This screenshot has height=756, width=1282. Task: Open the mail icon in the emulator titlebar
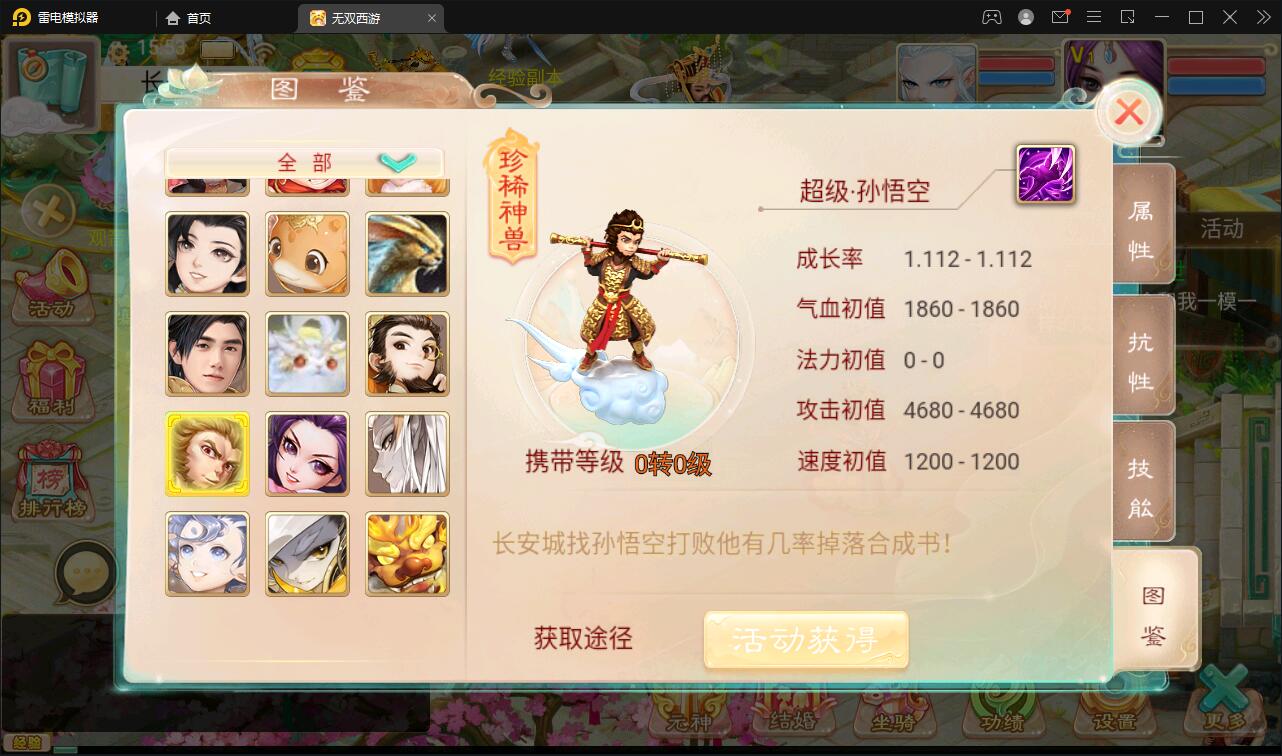point(1062,17)
